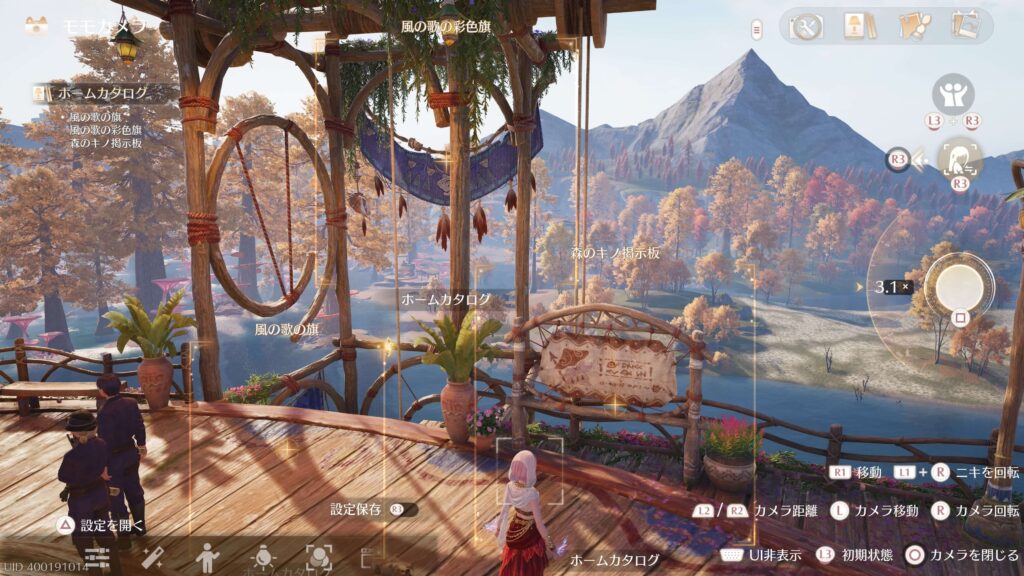This screenshot has height=576, width=1024.
Task: Open the sliders adjustment tab
Action: pos(97,557)
